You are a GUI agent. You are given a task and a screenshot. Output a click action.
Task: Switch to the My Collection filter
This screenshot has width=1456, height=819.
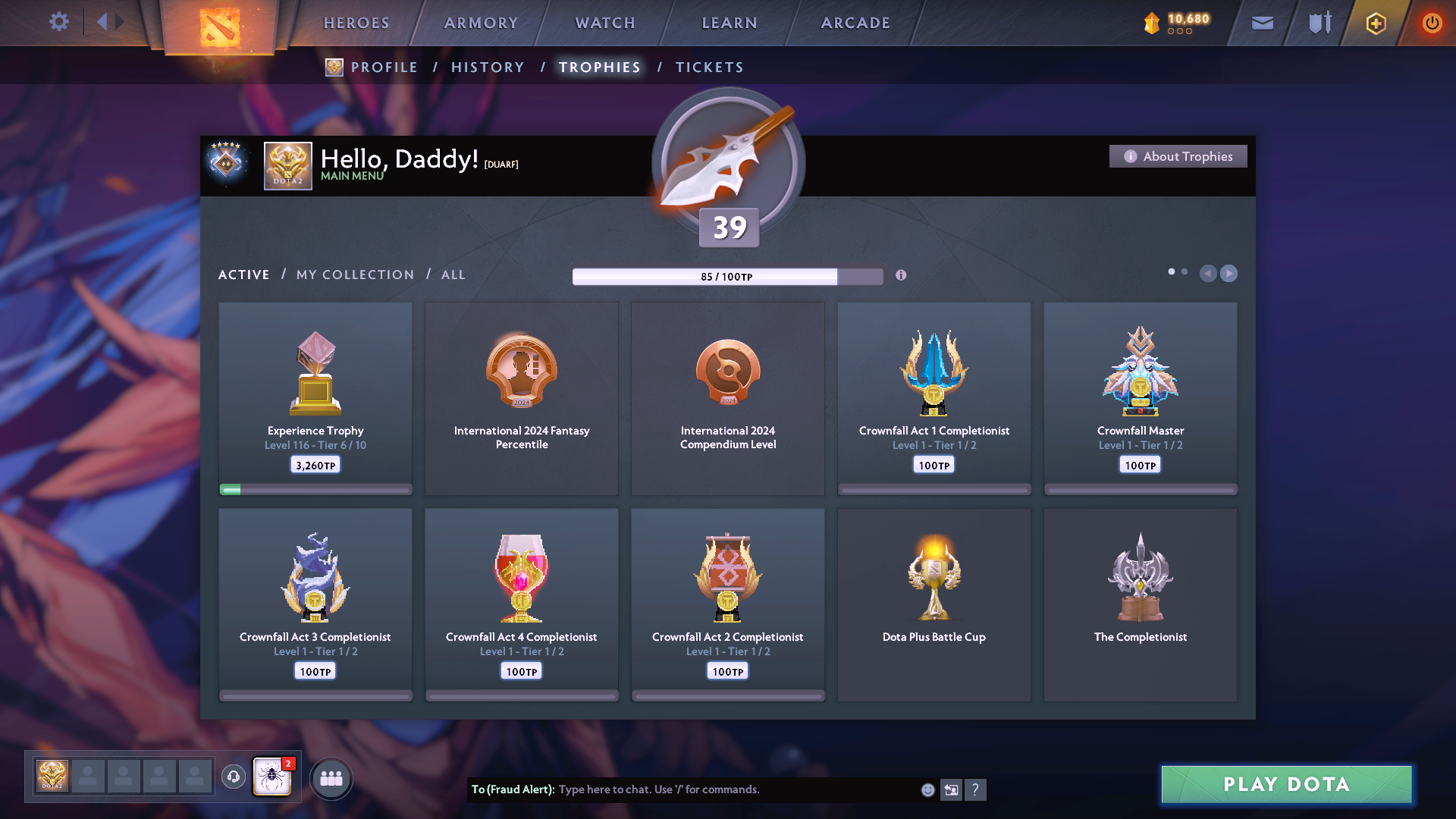(353, 275)
